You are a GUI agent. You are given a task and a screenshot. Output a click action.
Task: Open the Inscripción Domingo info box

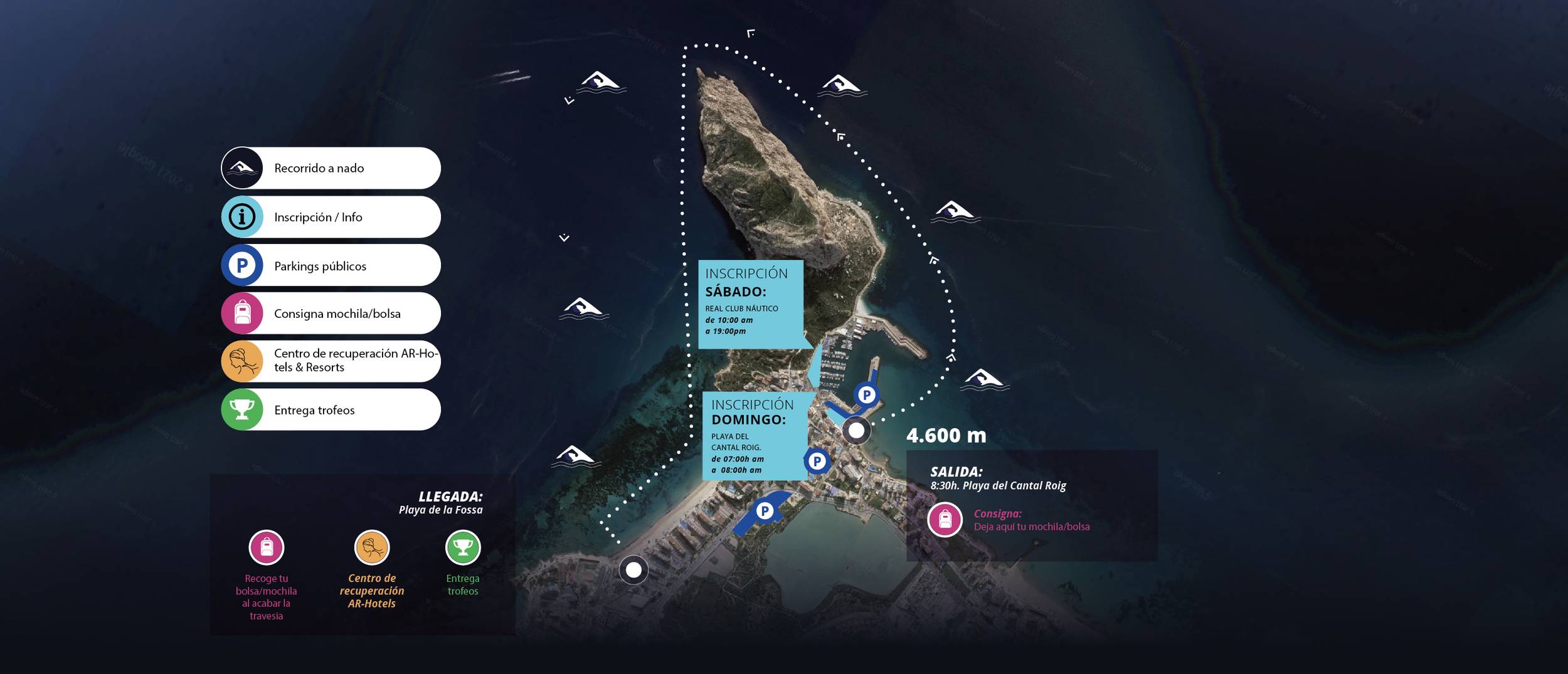click(755, 436)
